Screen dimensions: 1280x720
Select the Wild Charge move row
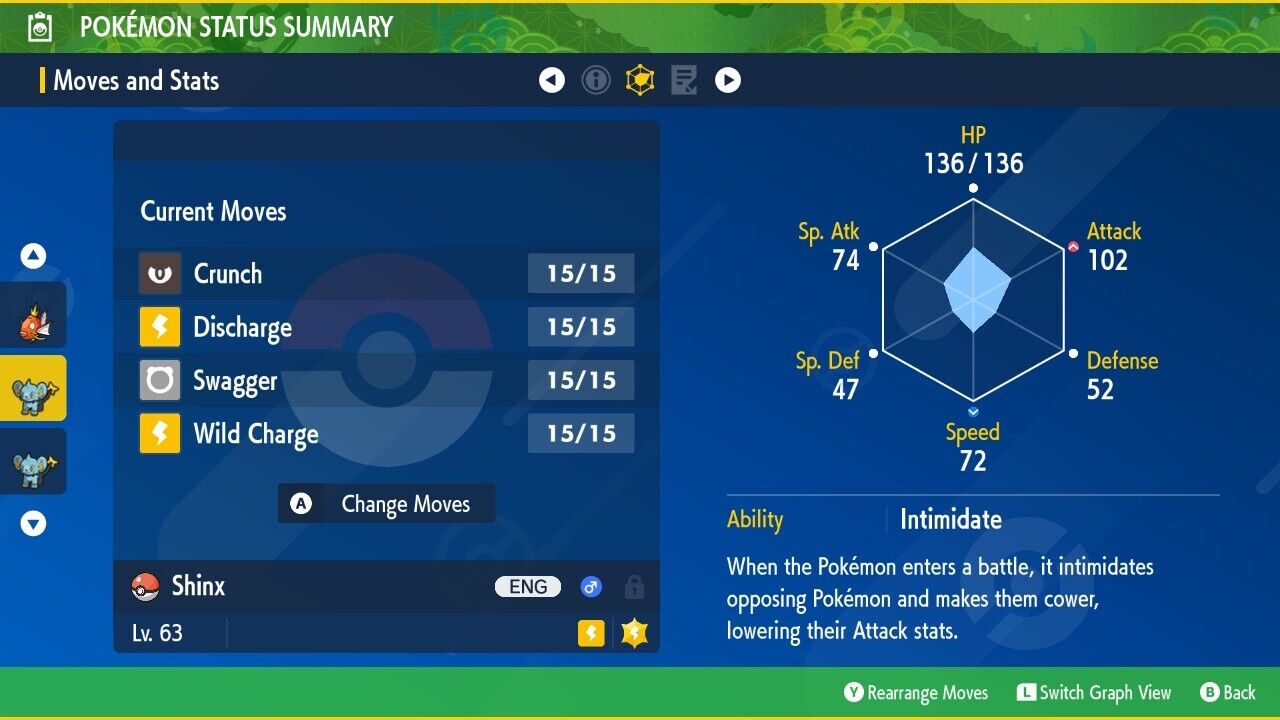click(x=386, y=434)
